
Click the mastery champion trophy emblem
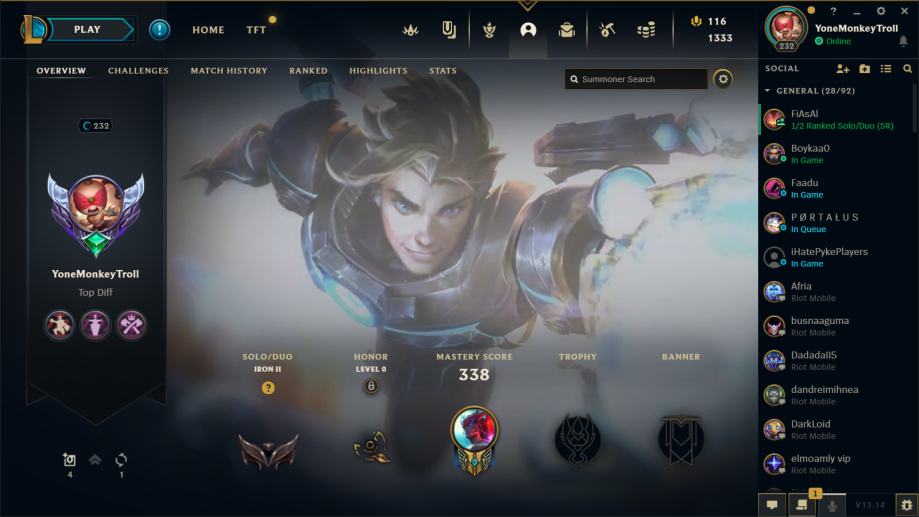(x=473, y=436)
